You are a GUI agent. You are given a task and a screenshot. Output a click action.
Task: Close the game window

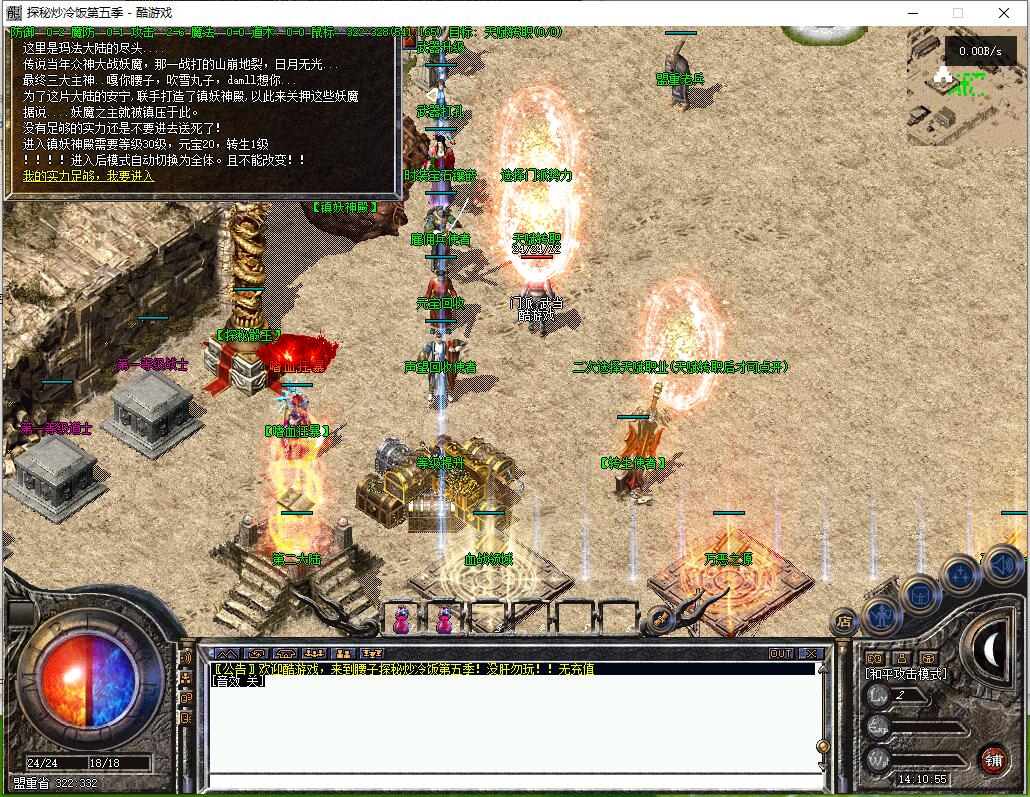pos(1005,13)
